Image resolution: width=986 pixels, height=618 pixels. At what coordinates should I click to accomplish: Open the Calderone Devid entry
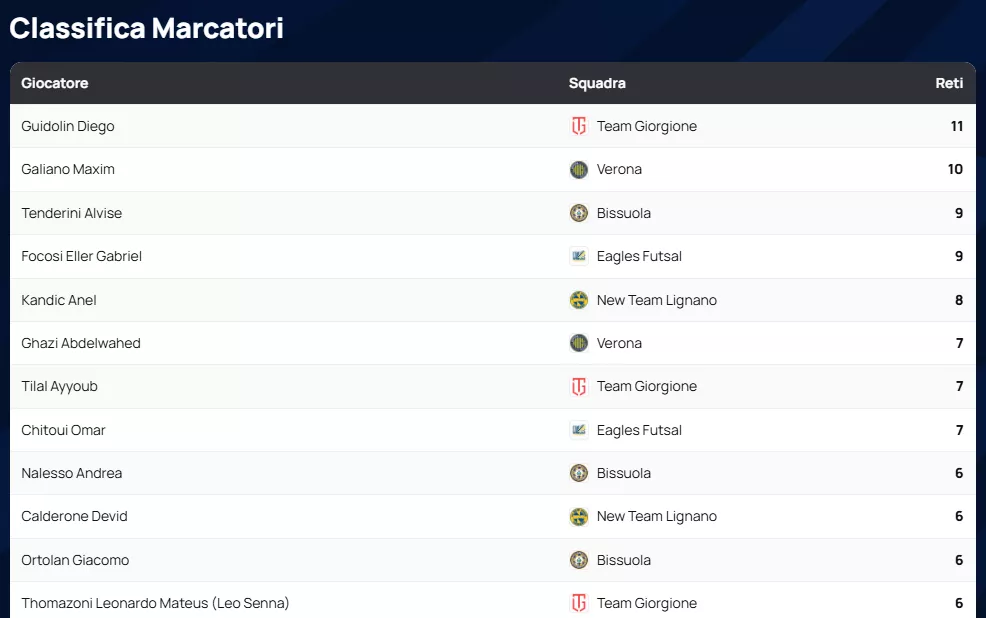click(75, 516)
